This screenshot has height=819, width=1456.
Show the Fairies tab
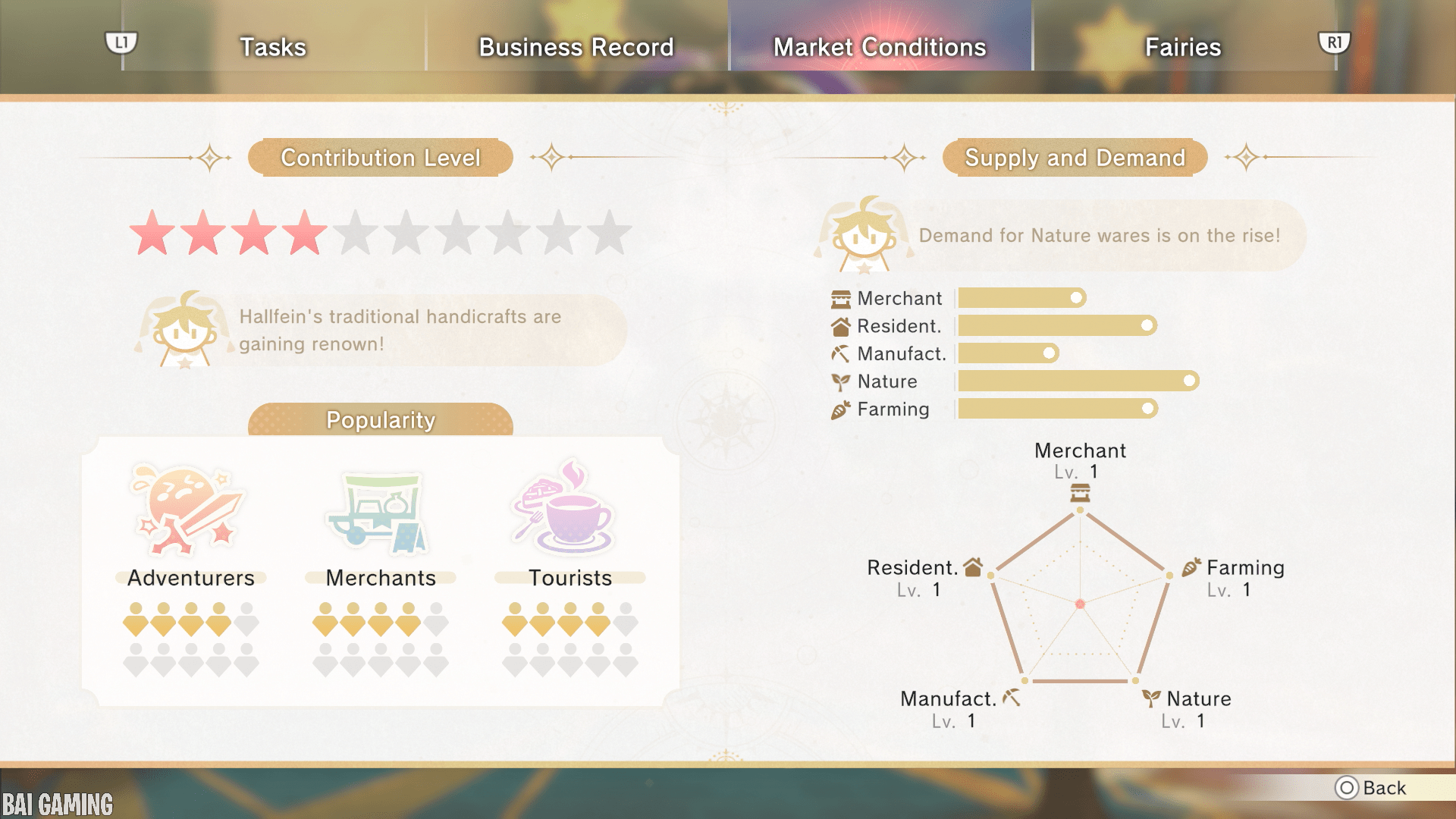[1182, 47]
